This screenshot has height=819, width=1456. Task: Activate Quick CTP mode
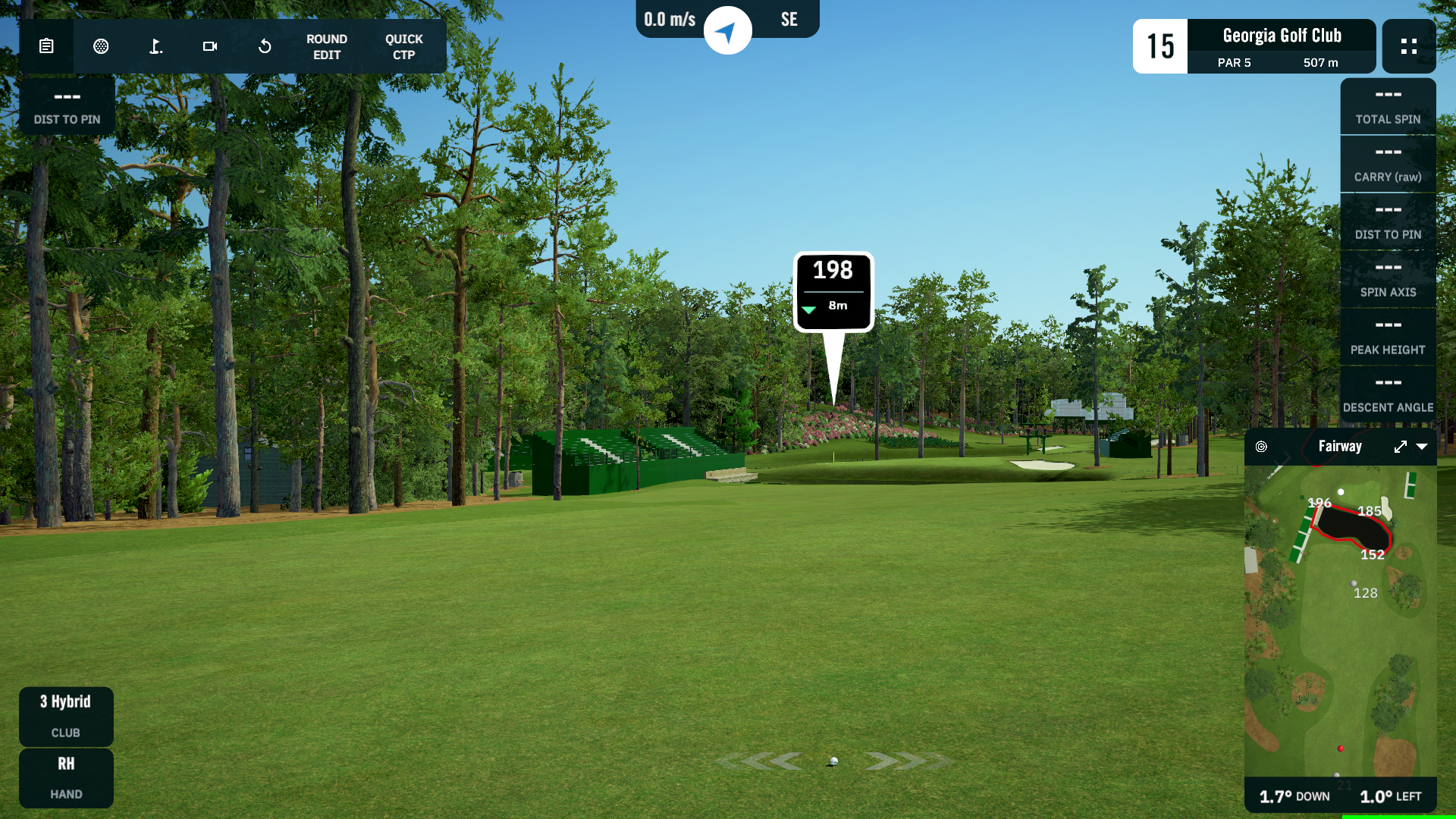click(x=403, y=47)
